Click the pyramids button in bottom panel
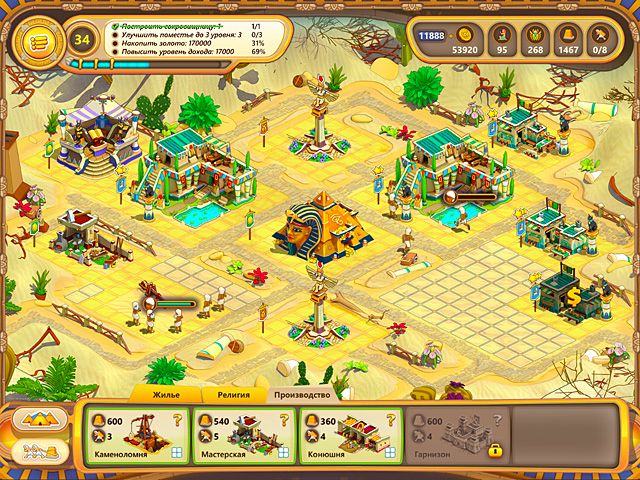 pyautogui.click(x=41, y=418)
